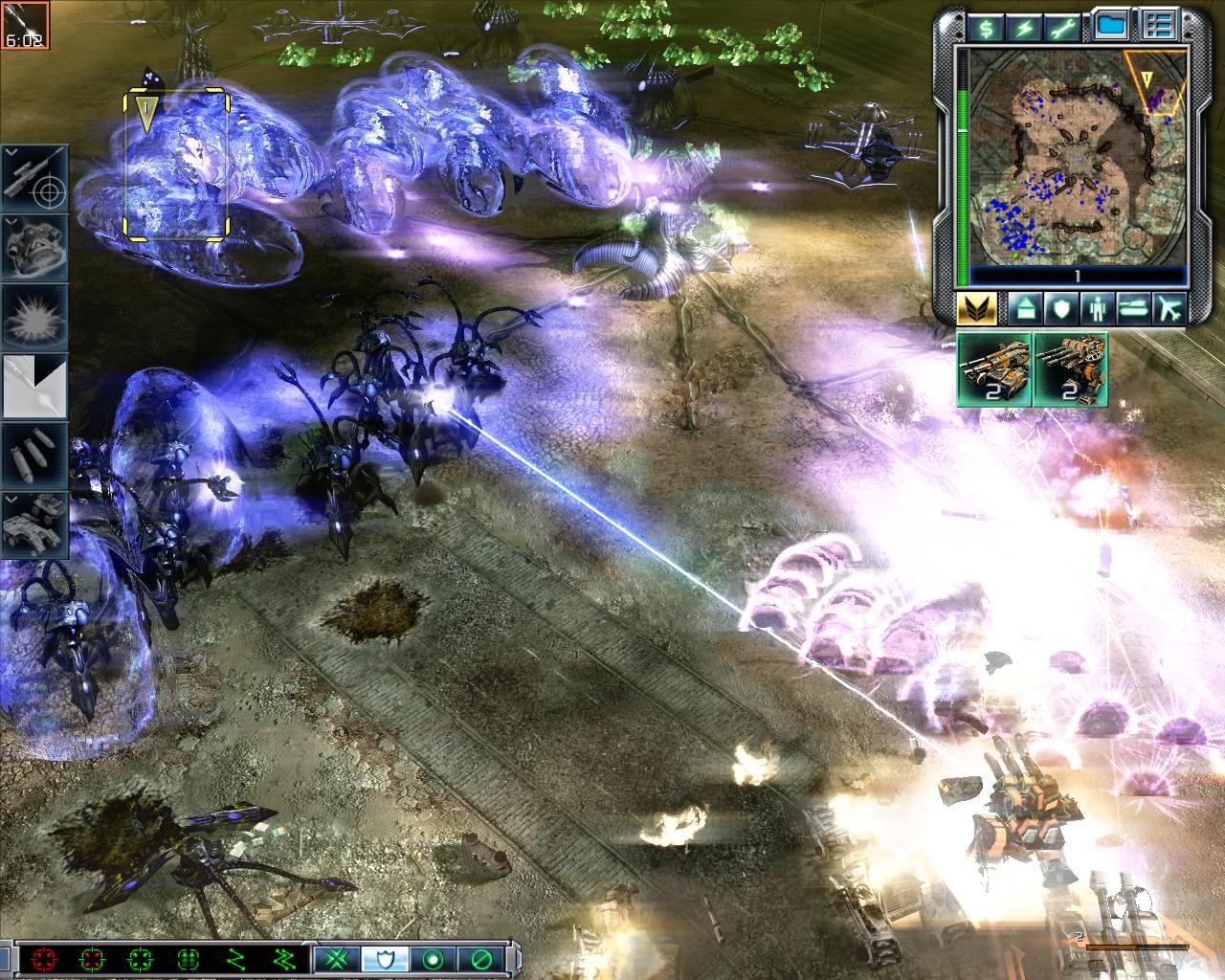Open the blue folder panel tab
The height and width of the screenshot is (980, 1225).
click(1110, 26)
